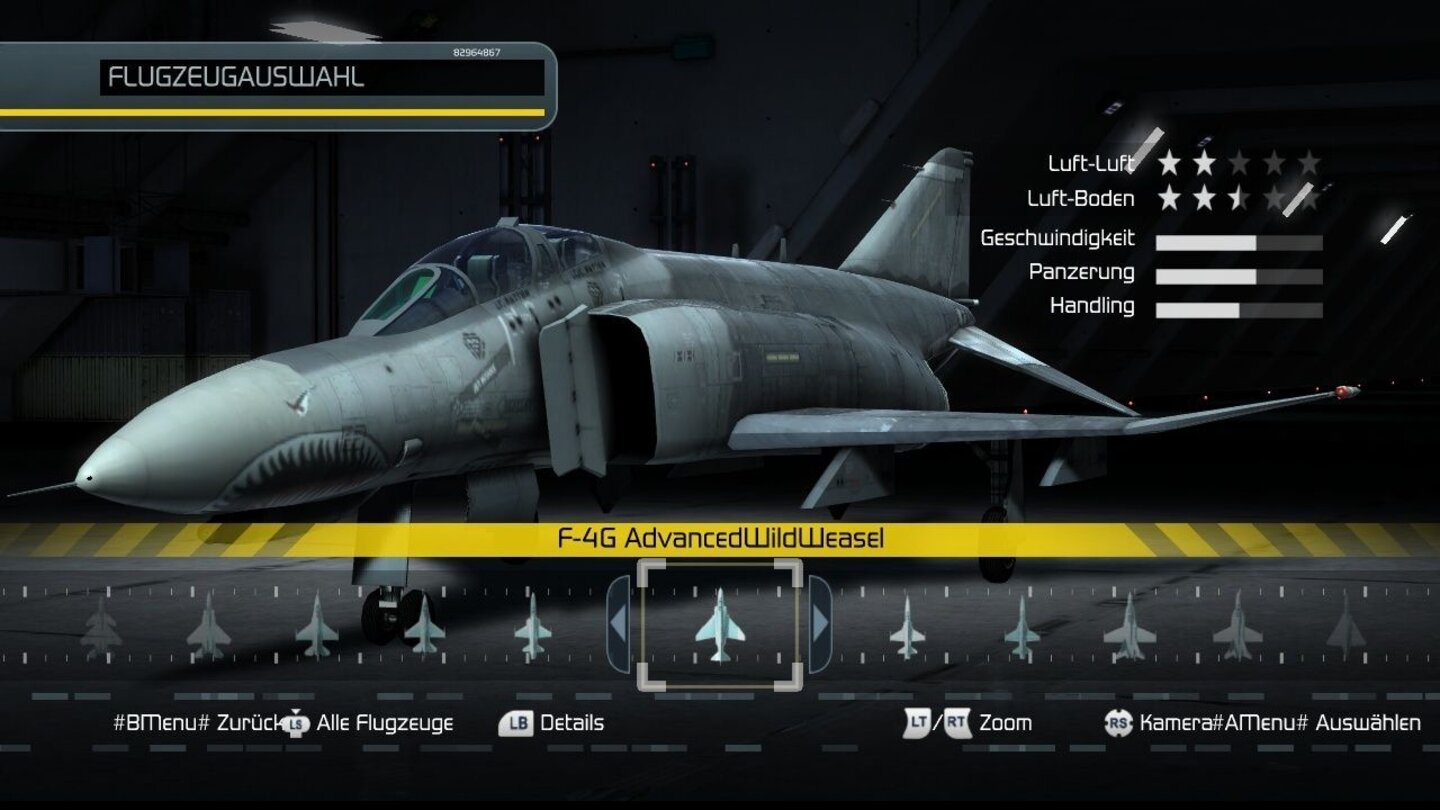Select the F-4G AdvancedWildWeasel name banner
This screenshot has height=810, width=1440.
[x=720, y=538]
